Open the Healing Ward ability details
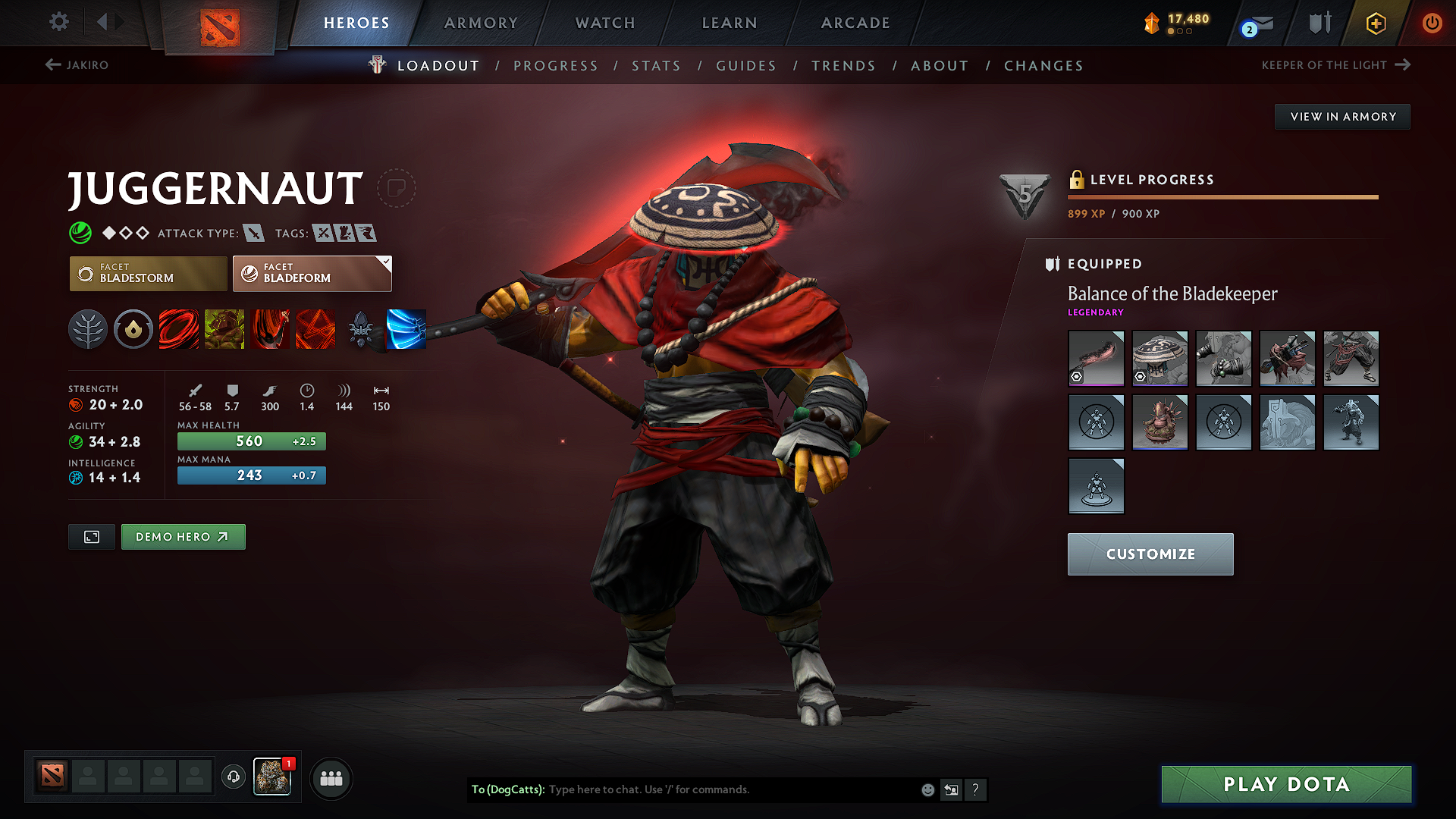Screen dimensions: 1456x819 click(224, 329)
